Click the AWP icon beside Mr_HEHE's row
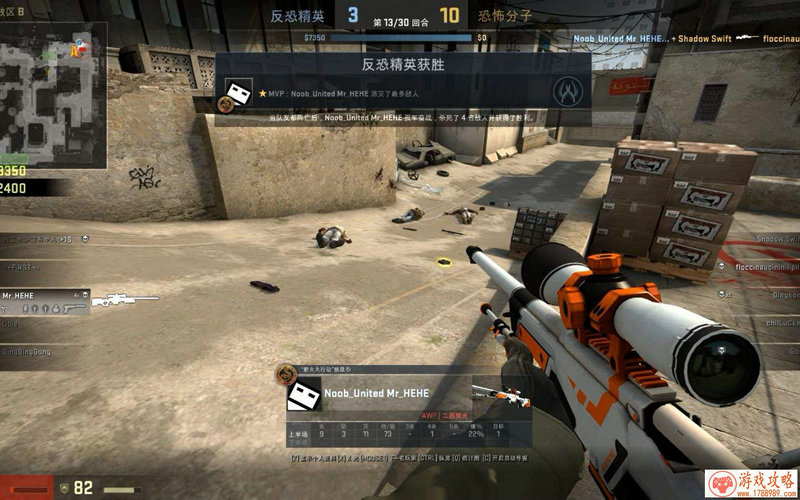The image size is (800, 500). [x=125, y=299]
